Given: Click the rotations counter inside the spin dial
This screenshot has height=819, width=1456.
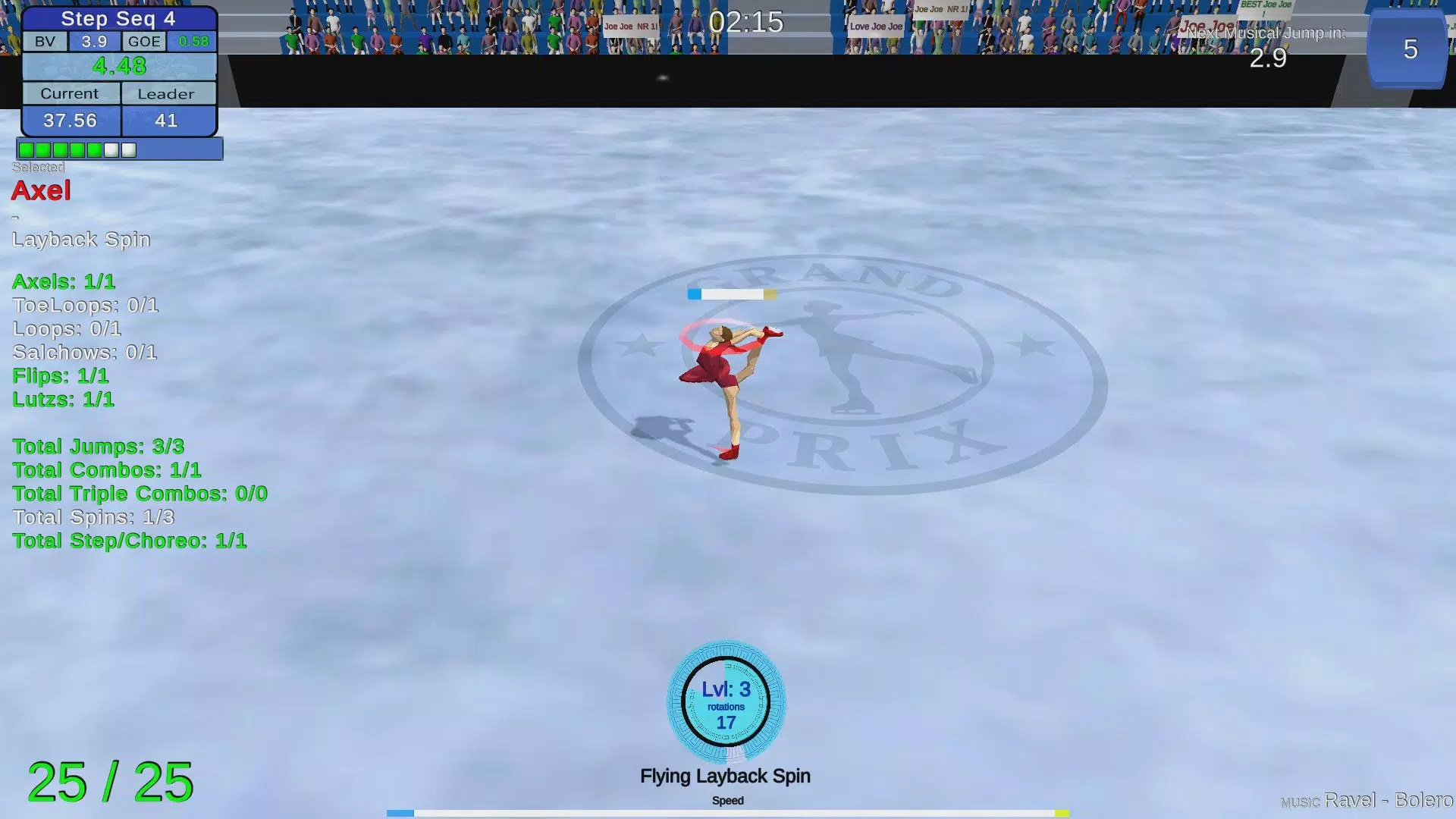Looking at the screenshot, I should click(726, 723).
